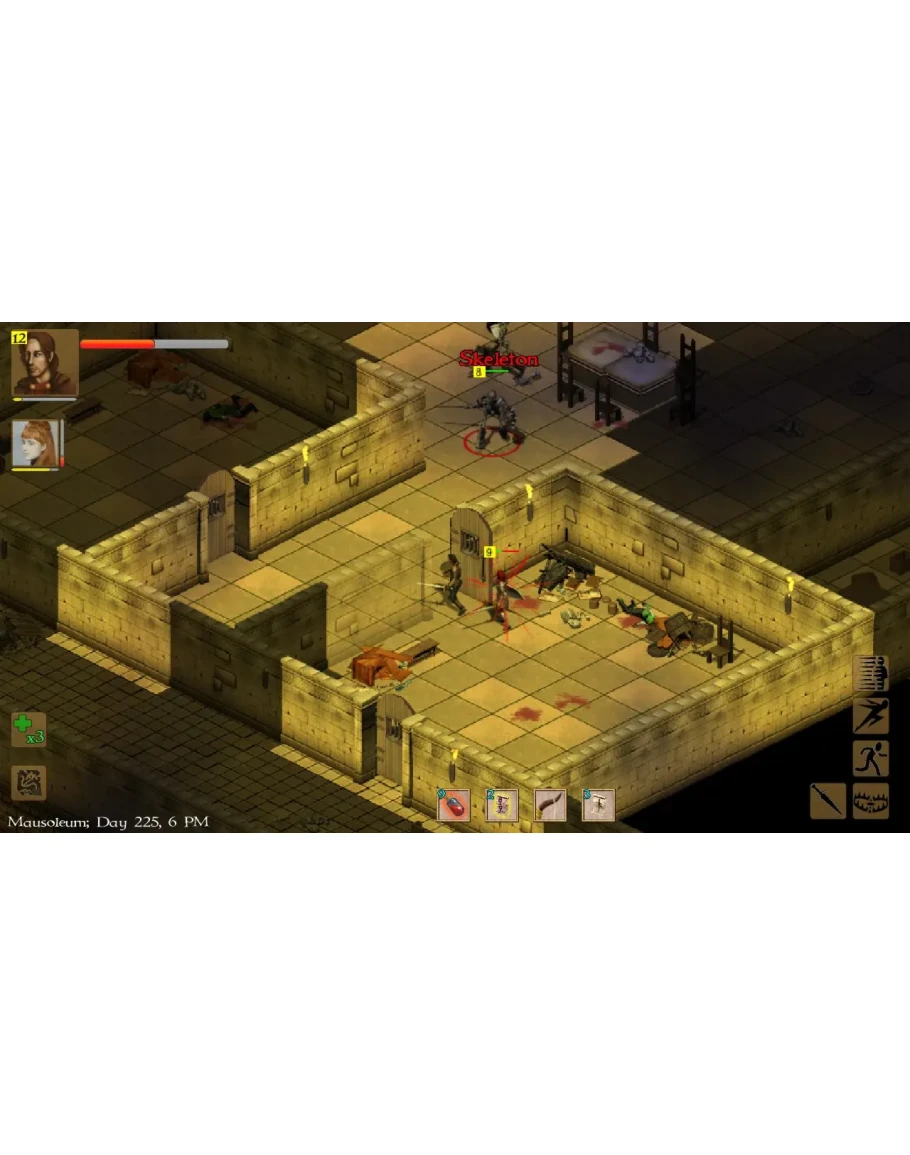910x1155 pixels.
Task: Activate the bear trap ability
Action: pos(871,800)
